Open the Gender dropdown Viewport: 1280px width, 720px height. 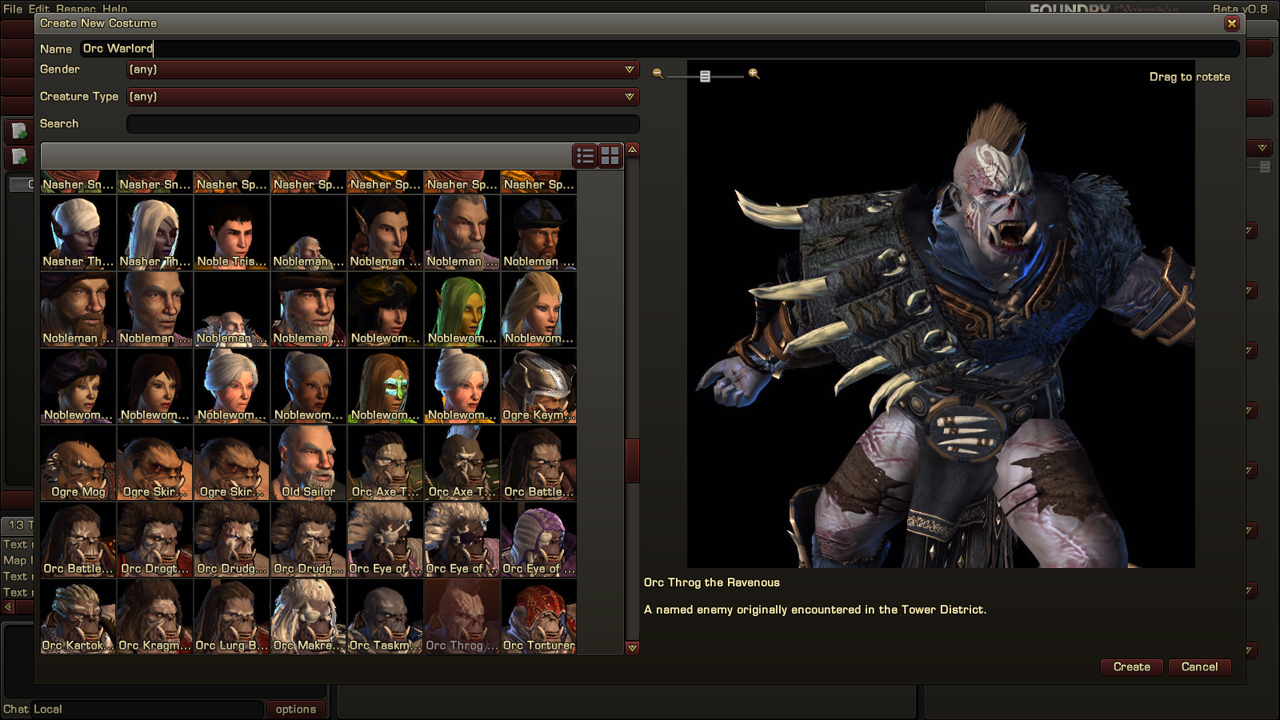(382, 70)
